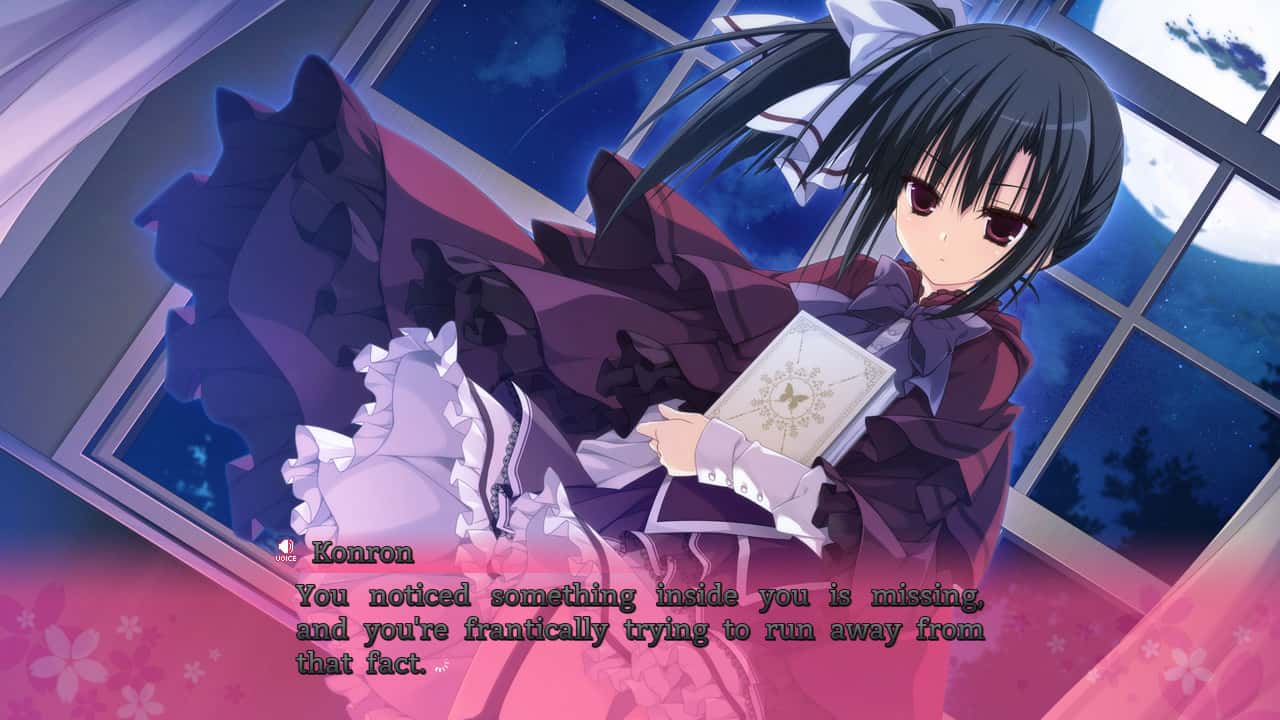Click the speaker symbol beside Konron's name

(284, 548)
